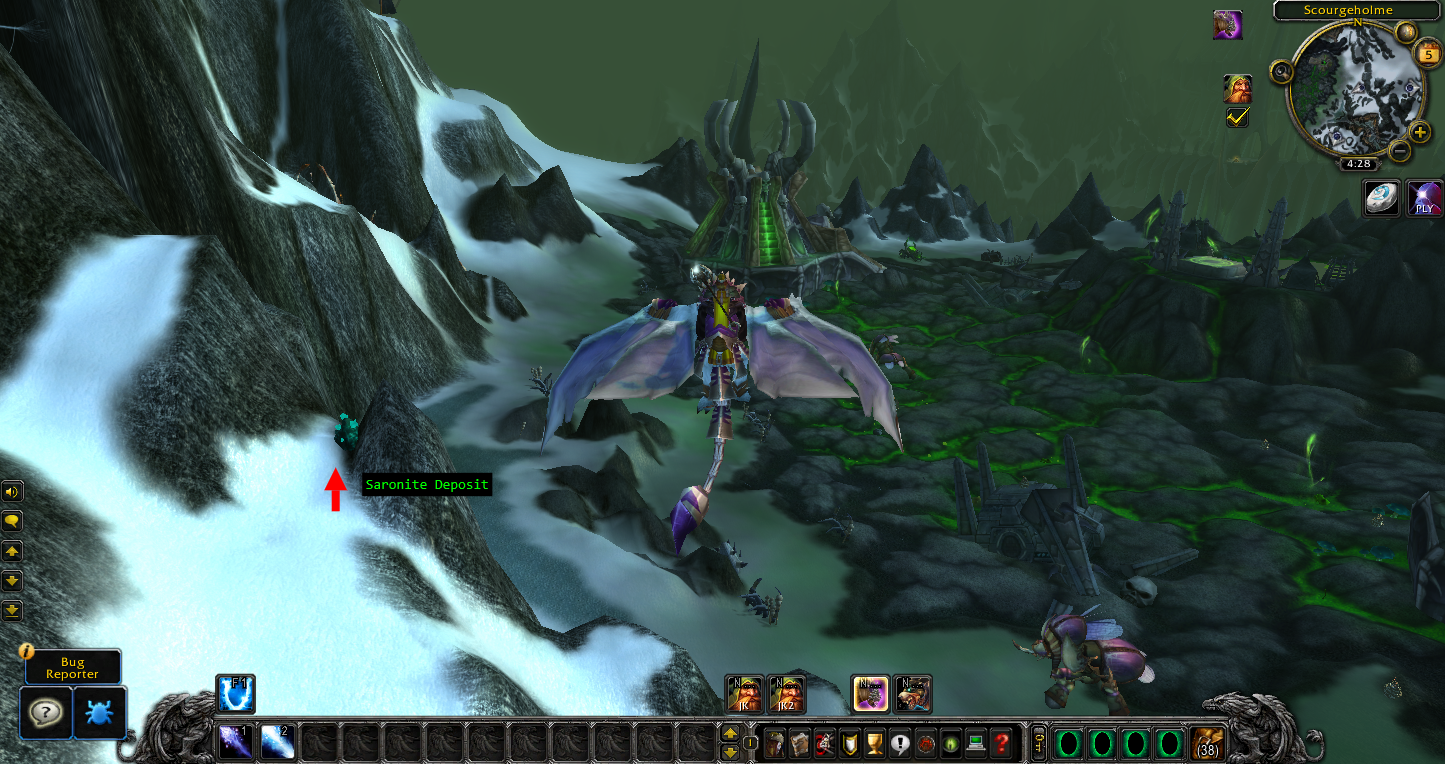Click the white hearthstone icon

(1381, 198)
